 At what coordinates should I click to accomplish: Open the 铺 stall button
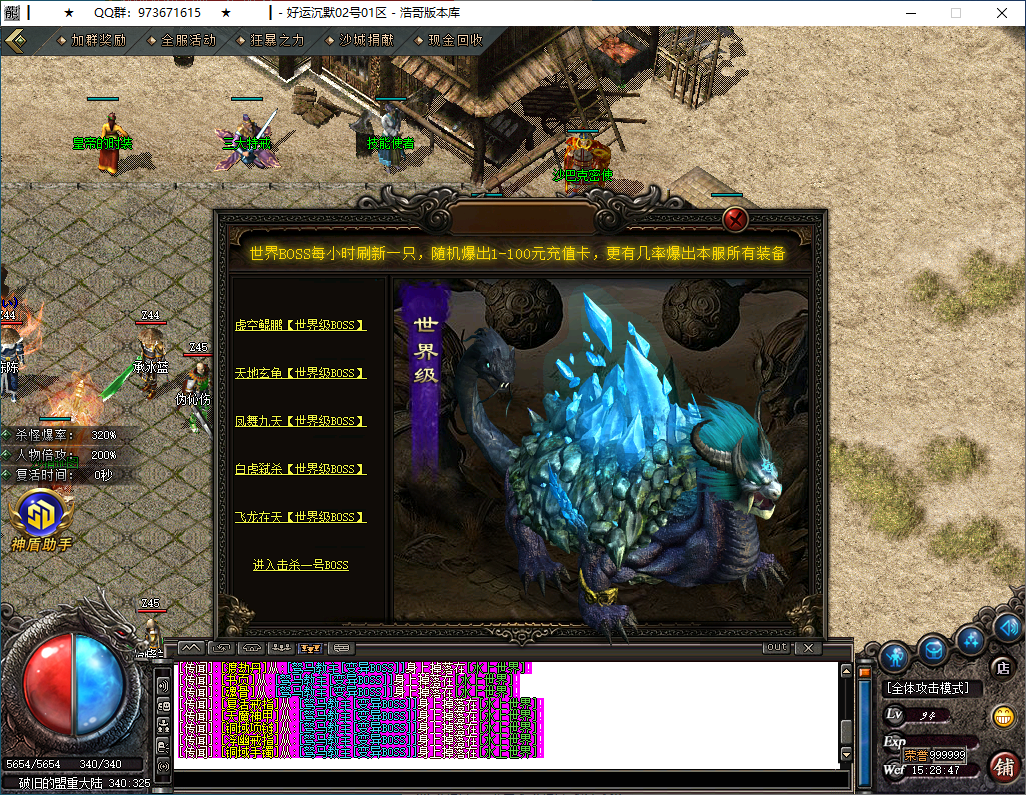click(x=1003, y=767)
